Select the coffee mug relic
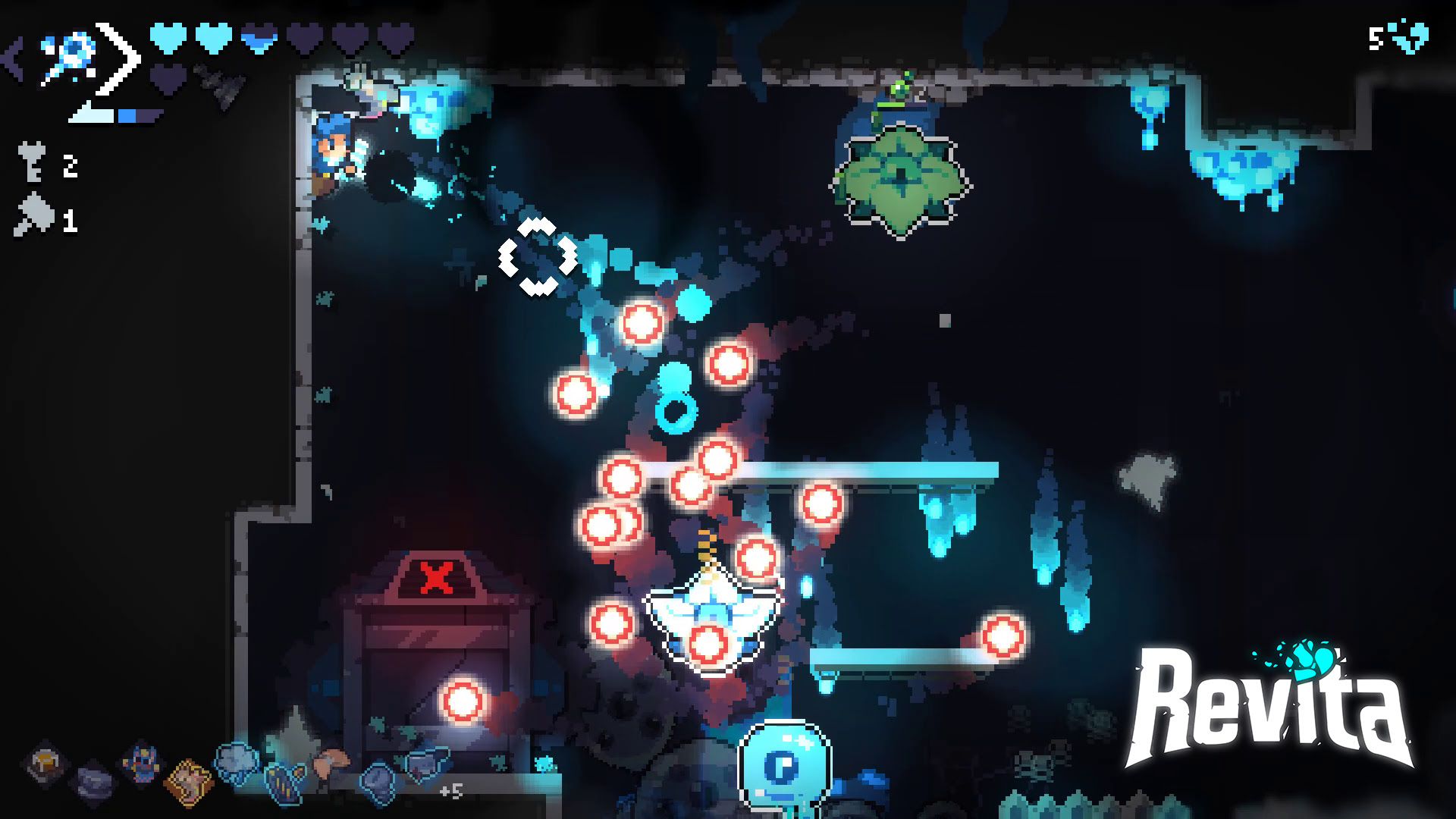 pos(46,762)
